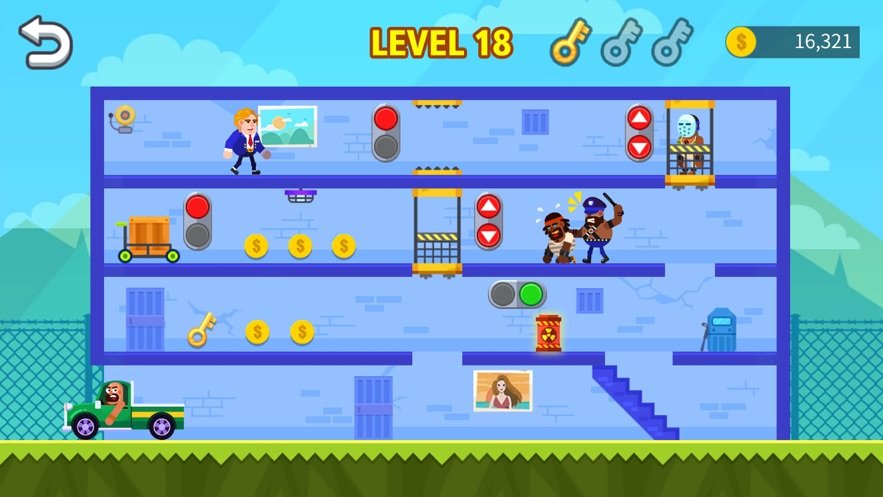Tap the up arrow beside the masked prisoner's cage
Screen dimensions: 883x497
[x=639, y=119]
